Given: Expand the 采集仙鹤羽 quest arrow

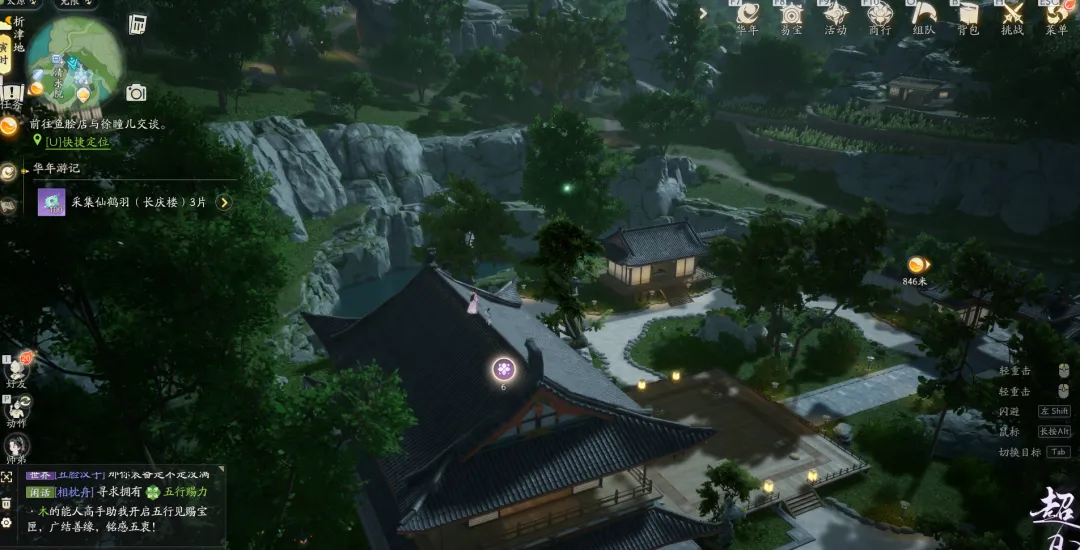Looking at the screenshot, I should coord(224,202).
